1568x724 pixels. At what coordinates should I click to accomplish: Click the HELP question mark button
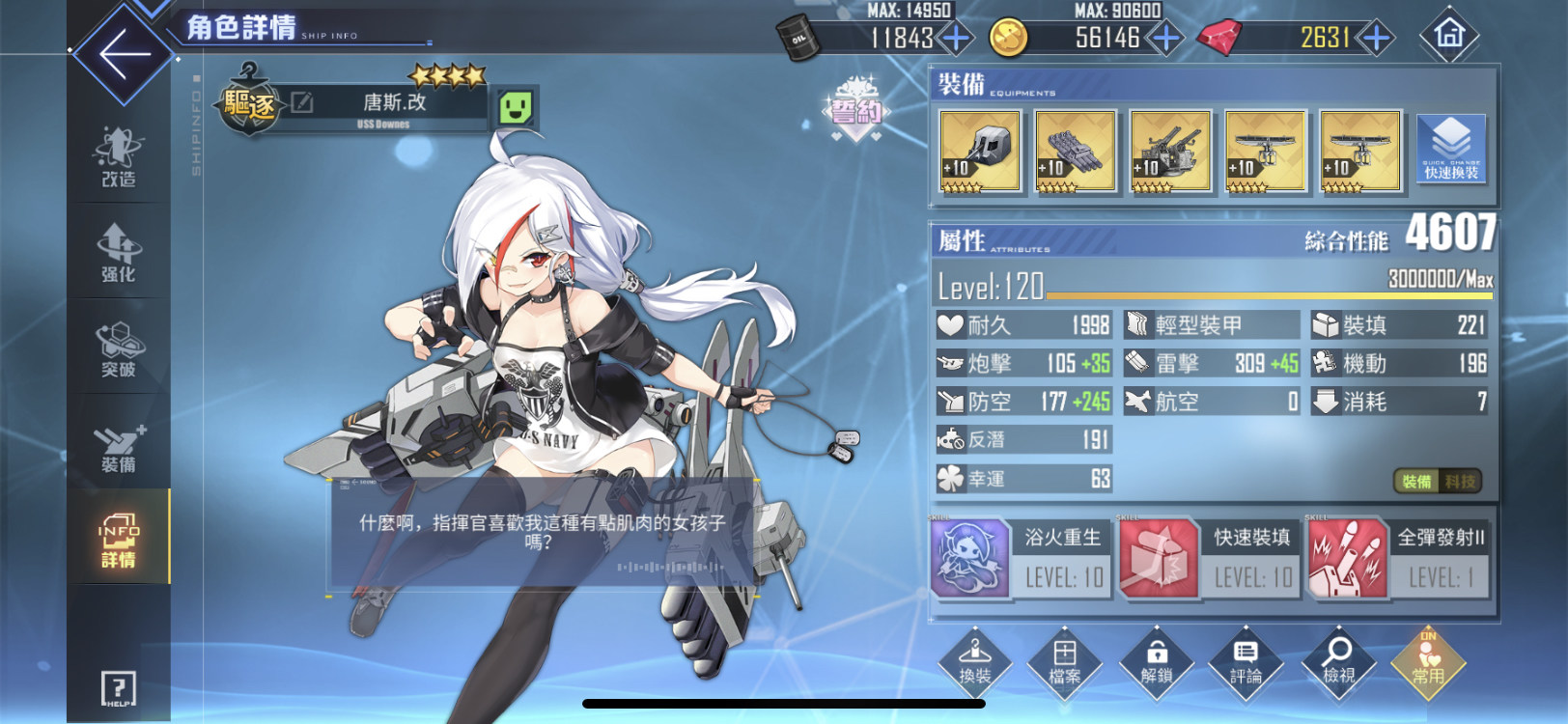pyautogui.click(x=119, y=689)
